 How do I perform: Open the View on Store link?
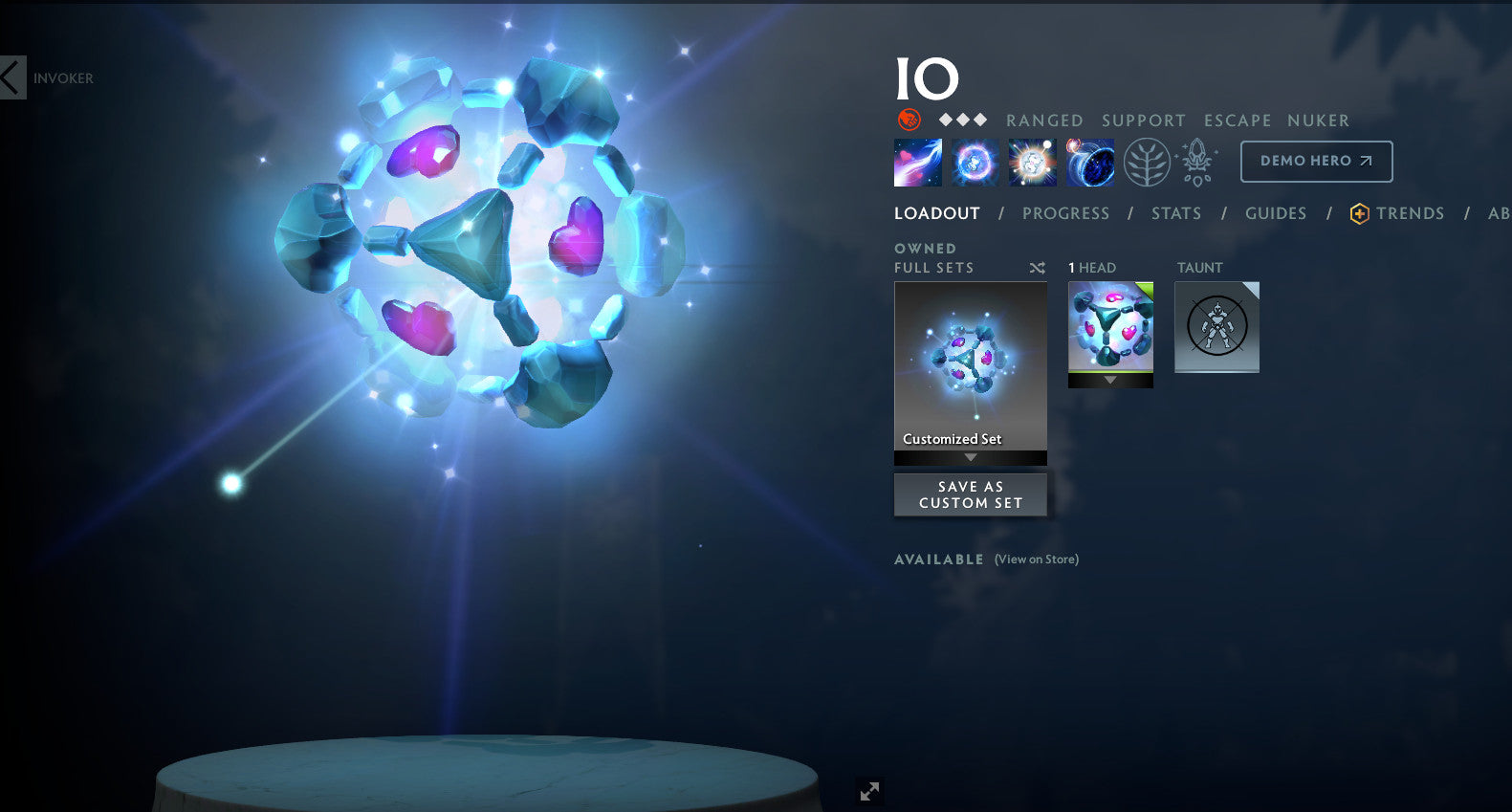[x=1035, y=560]
